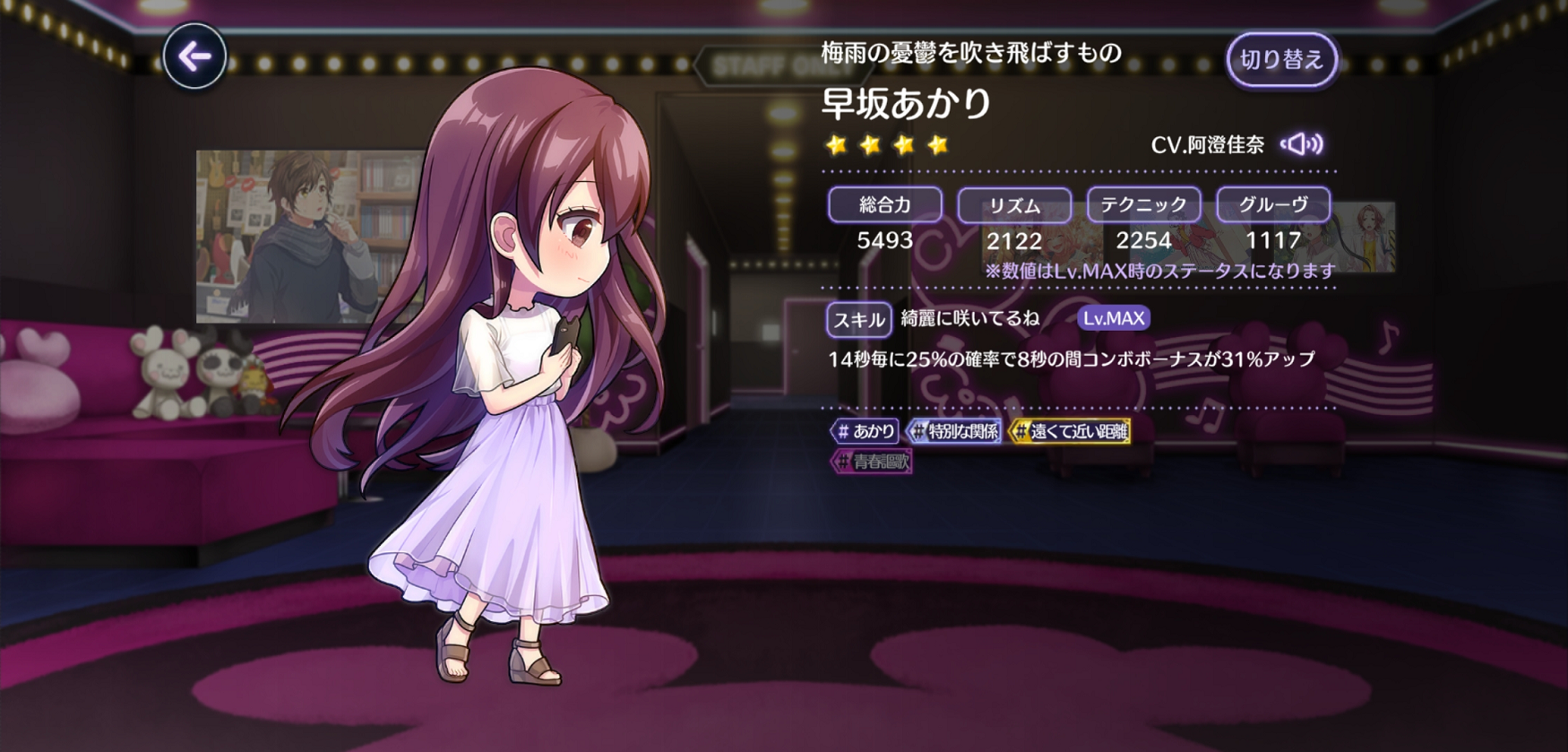Image resolution: width=1568 pixels, height=752 pixels.
Task: Choose the #青春謳歌 tag
Action: pyautogui.click(x=872, y=462)
